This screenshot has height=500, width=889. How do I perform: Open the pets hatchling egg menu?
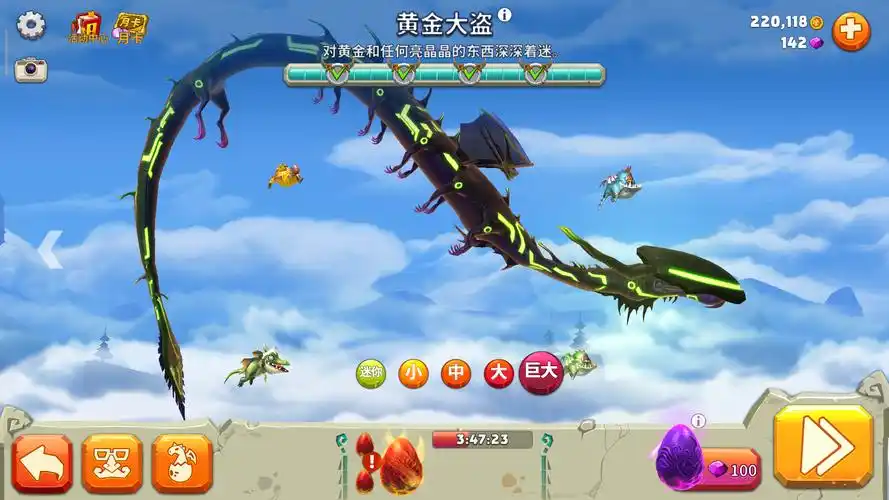coord(182,462)
